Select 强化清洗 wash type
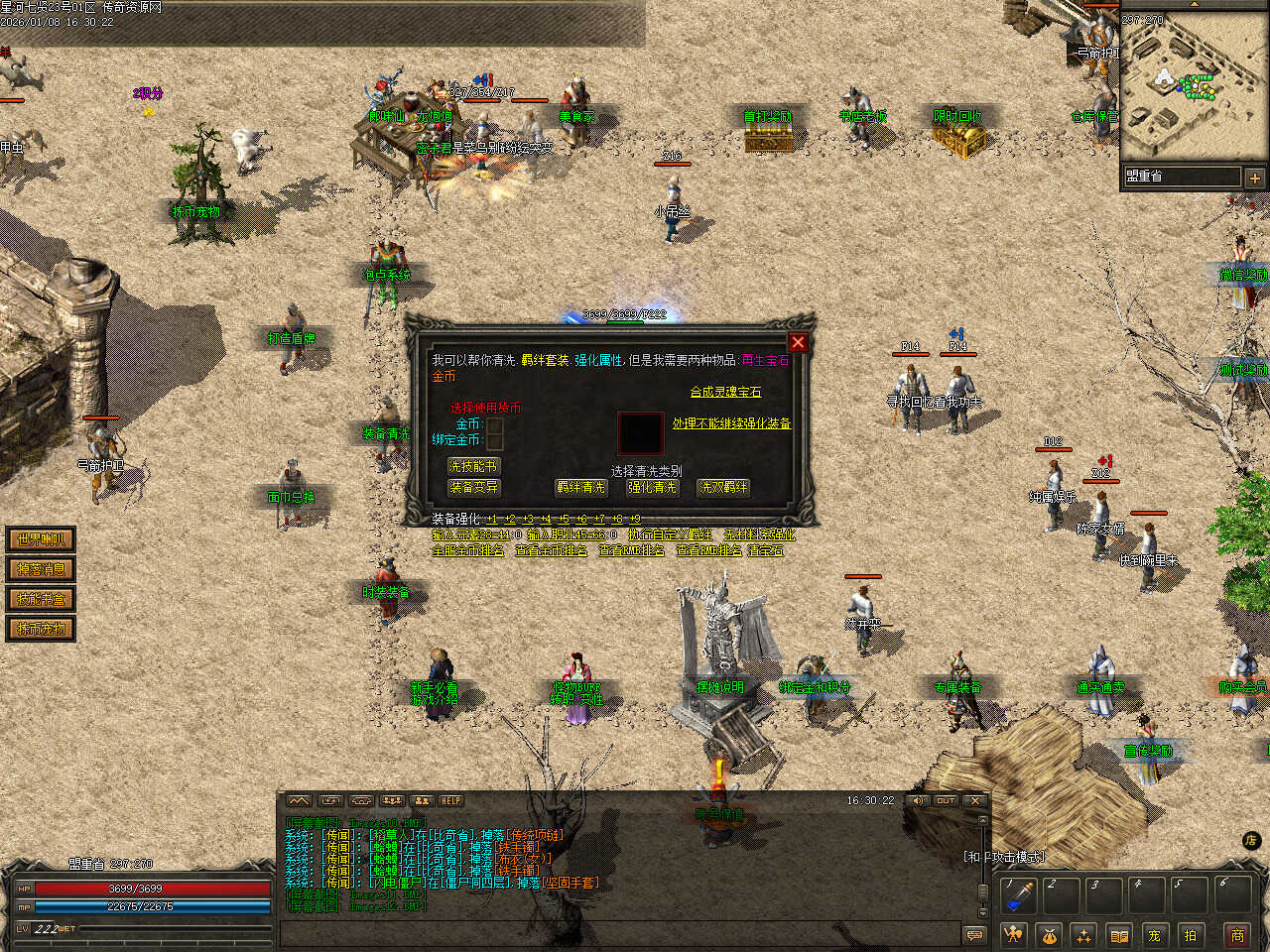Screen dimensions: 1270x952 (652, 487)
